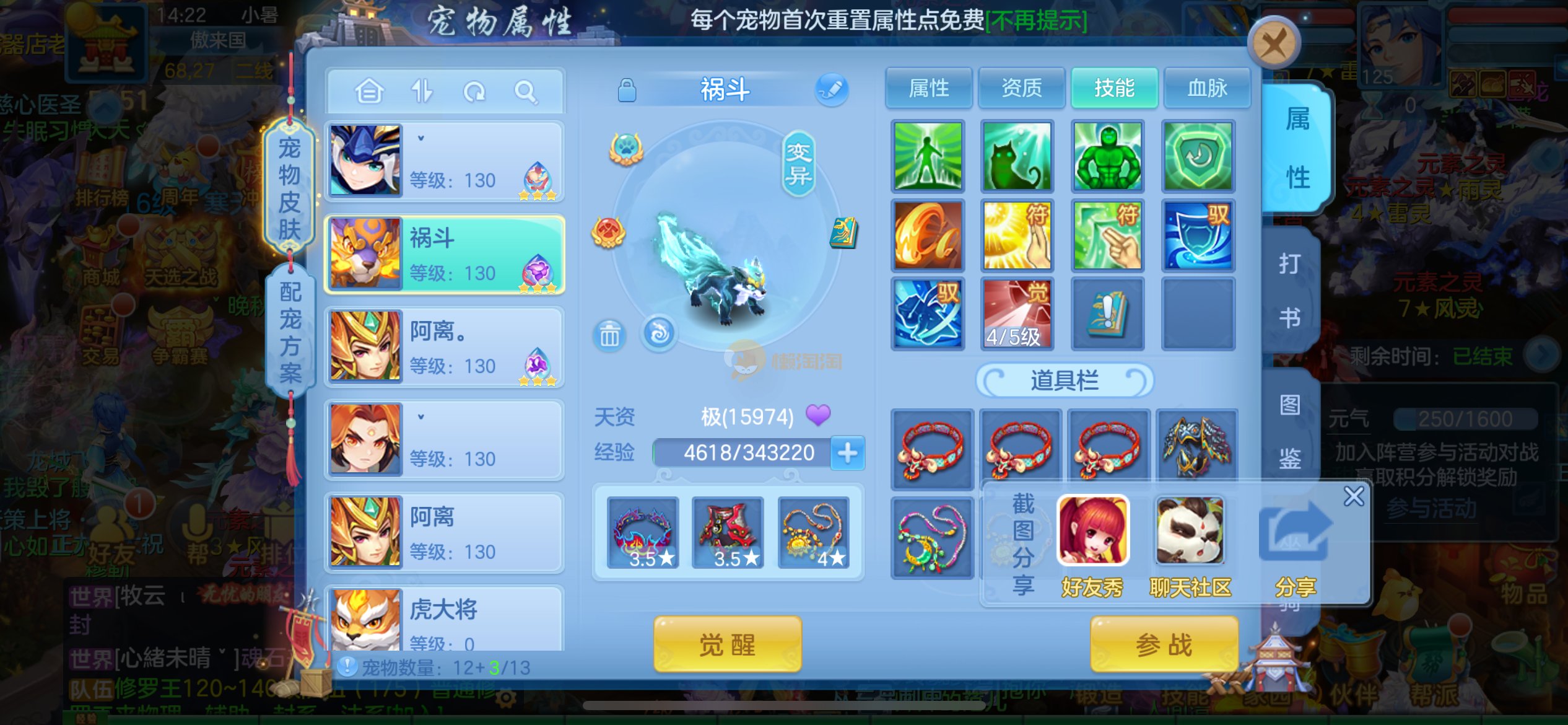Select the green cat skill icon
Screen dimensions: 1568x725
tap(1017, 156)
